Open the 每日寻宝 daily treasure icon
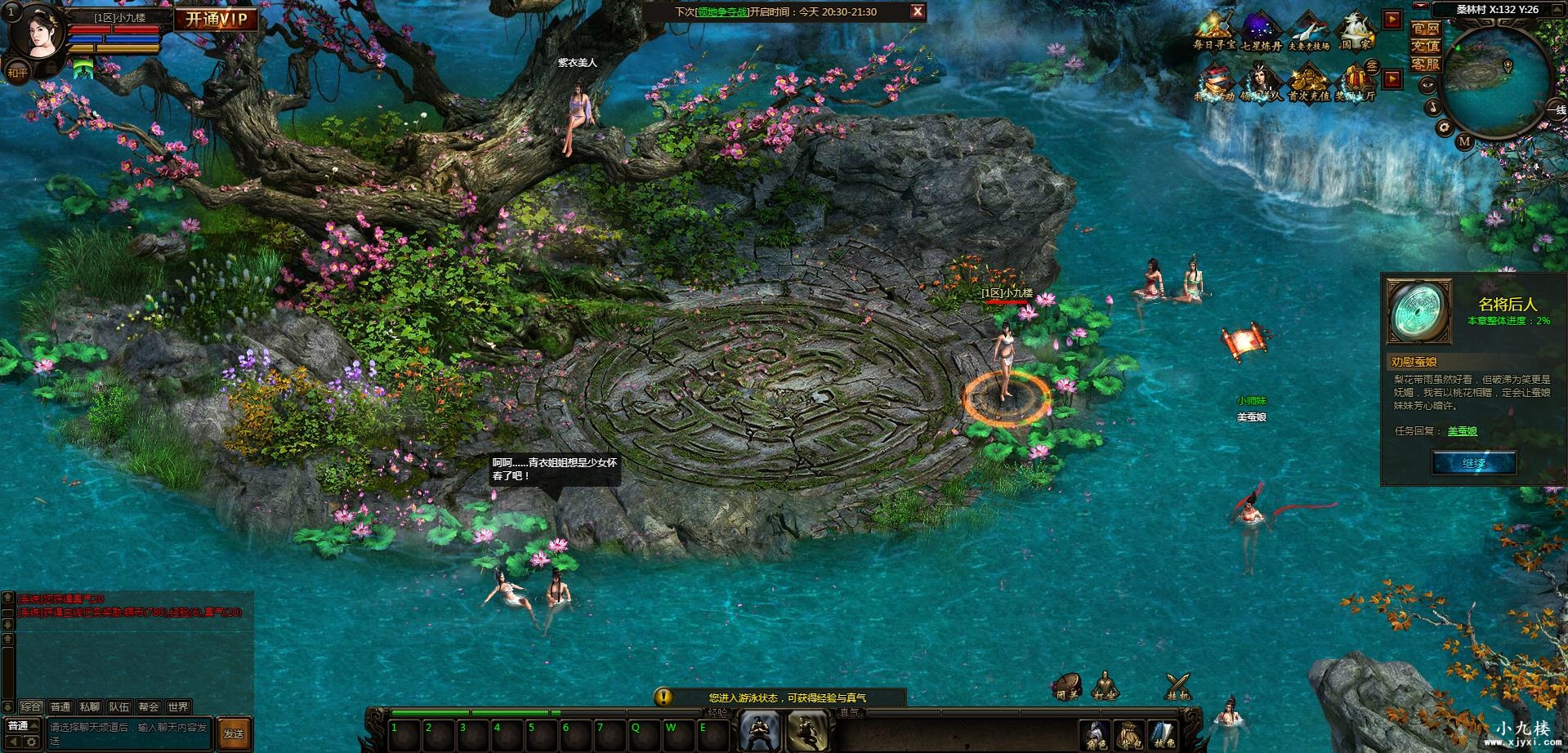 1213,33
